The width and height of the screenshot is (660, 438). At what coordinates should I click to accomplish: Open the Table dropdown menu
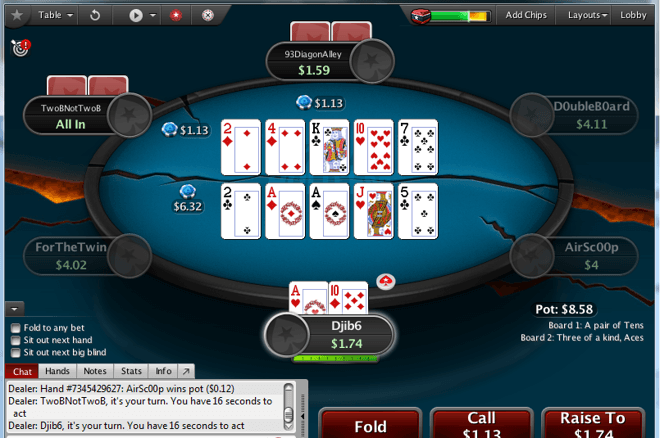click(x=55, y=15)
